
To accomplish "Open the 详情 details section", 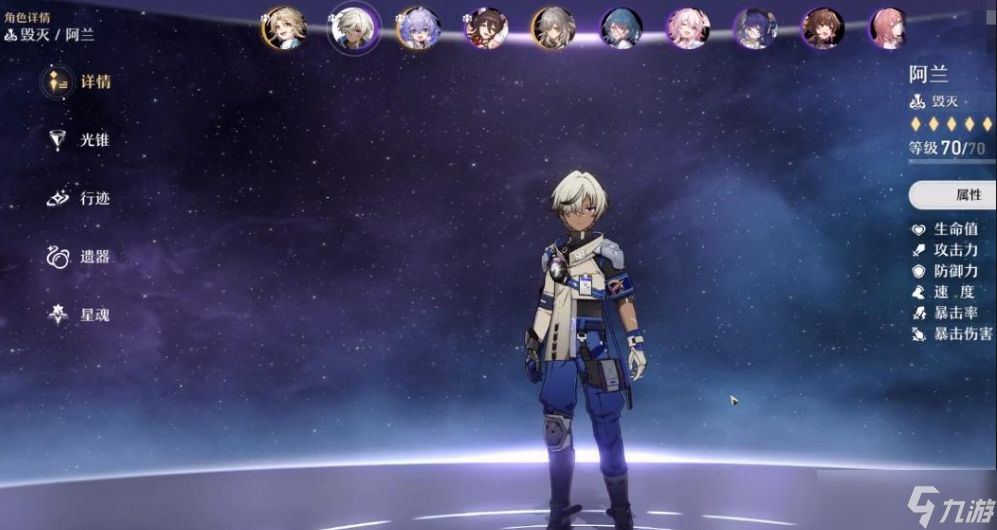I will coord(80,82).
